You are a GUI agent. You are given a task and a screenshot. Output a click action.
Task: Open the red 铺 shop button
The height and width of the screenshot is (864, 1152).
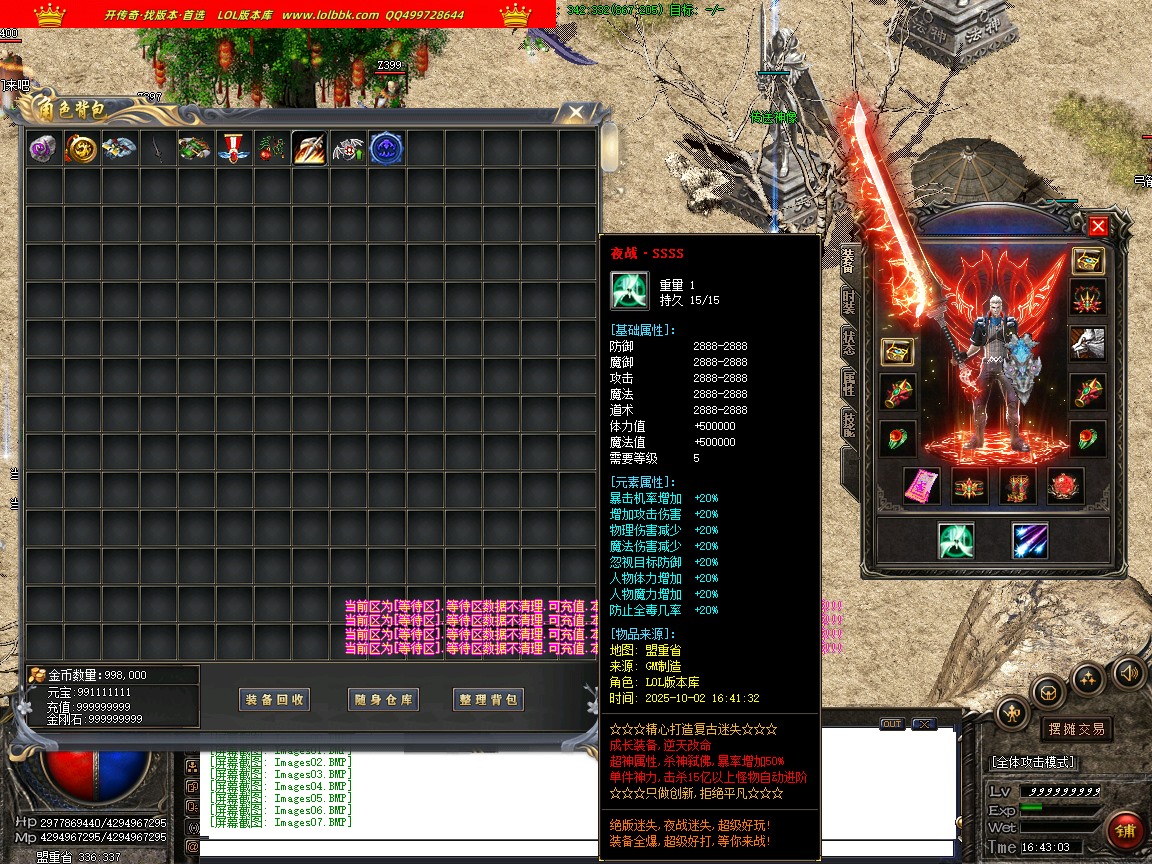(1126, 831)
